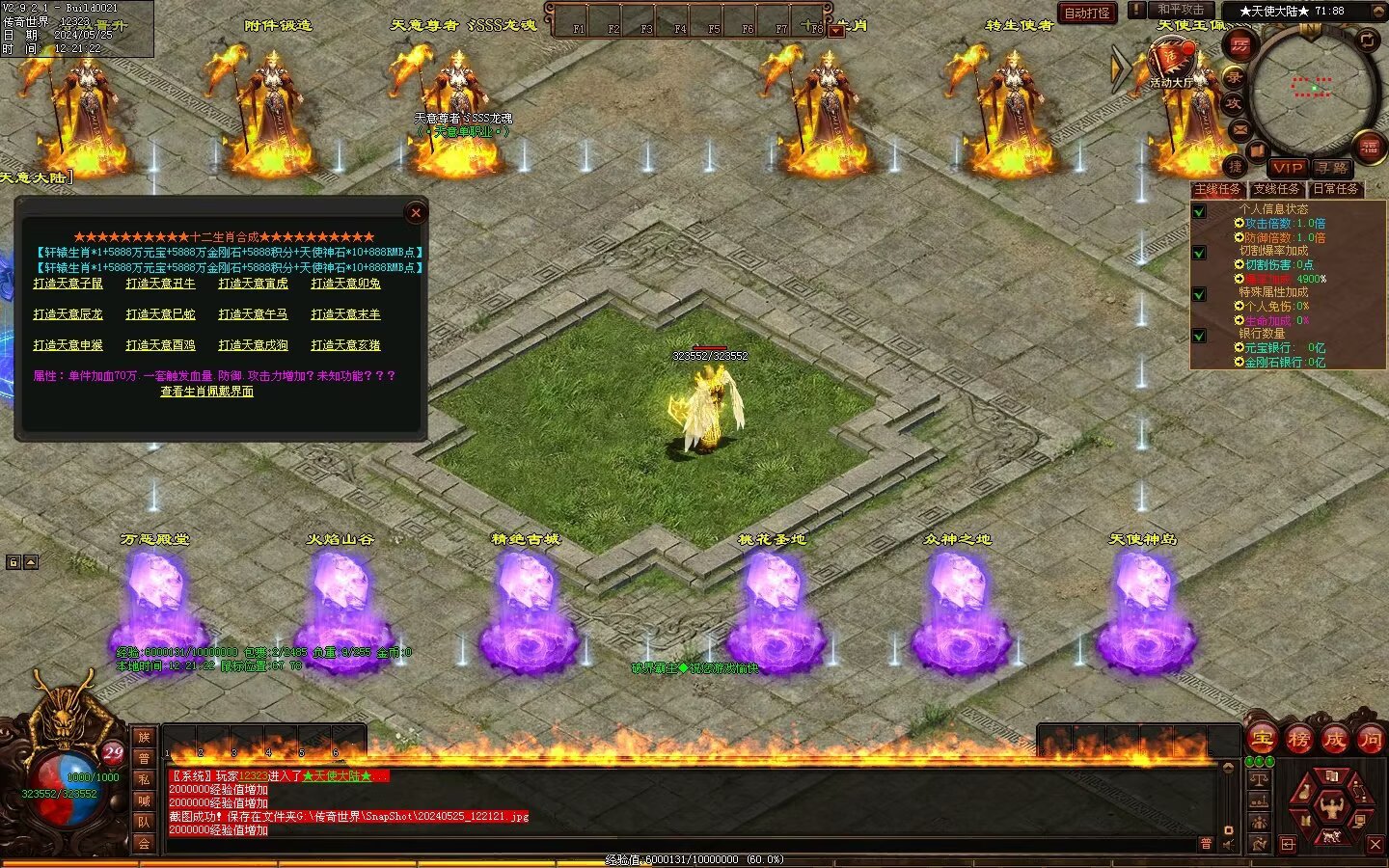
Task: Switch the 和平攻击 attack mode
Action: [x=1181, y=10]
